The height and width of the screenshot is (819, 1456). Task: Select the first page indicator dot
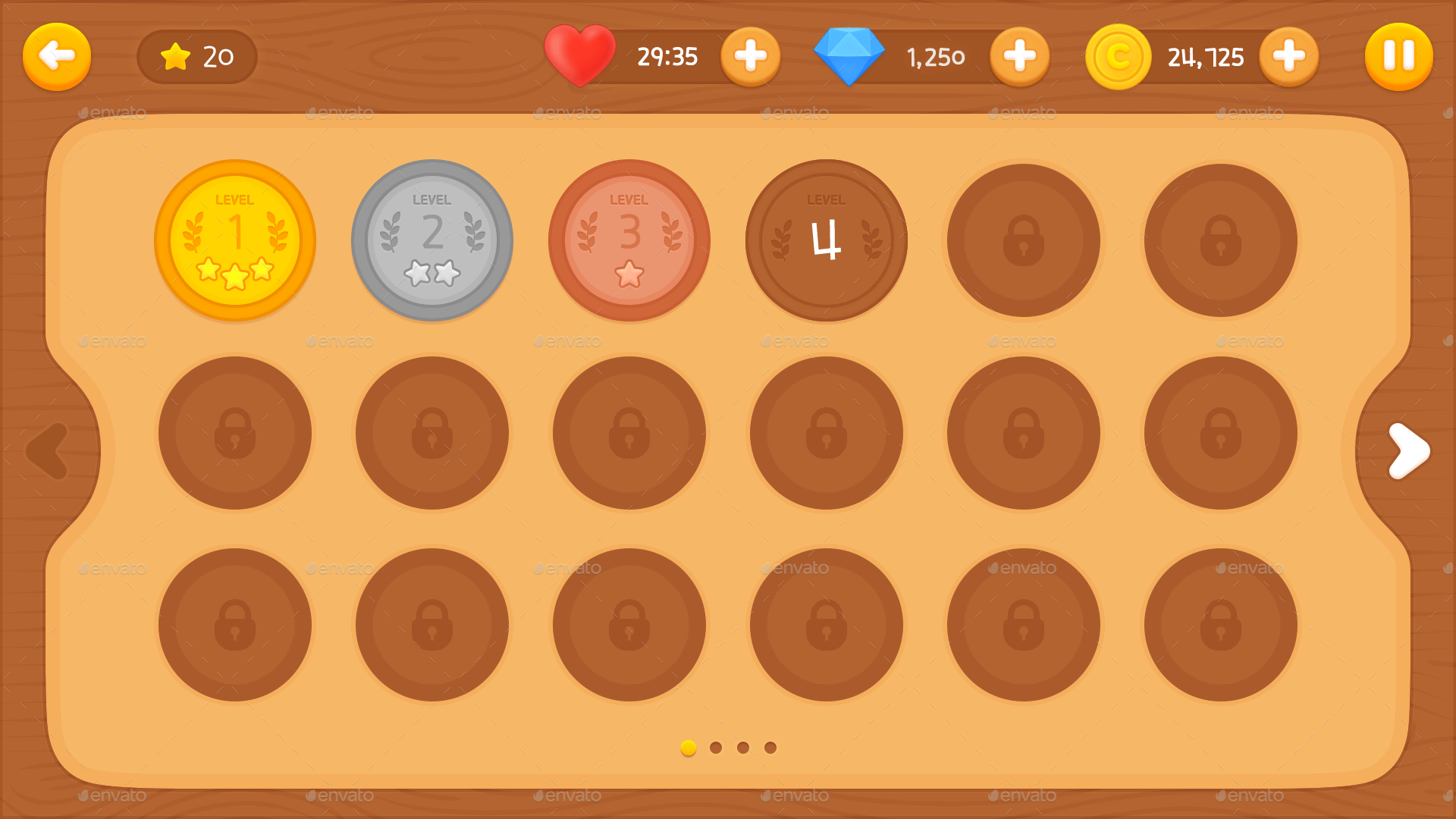click(688, 747)
